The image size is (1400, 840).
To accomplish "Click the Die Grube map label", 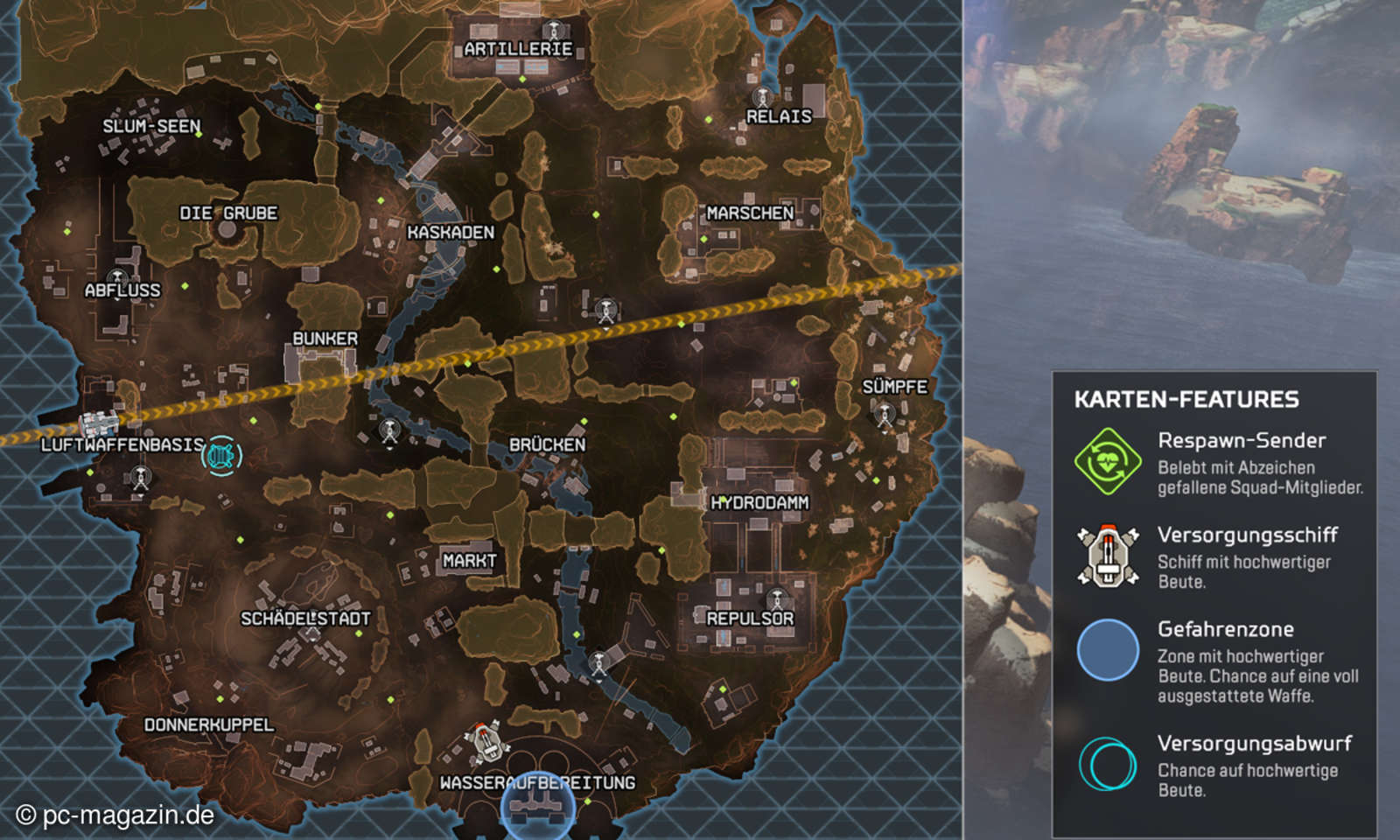I will pos(228,213).
